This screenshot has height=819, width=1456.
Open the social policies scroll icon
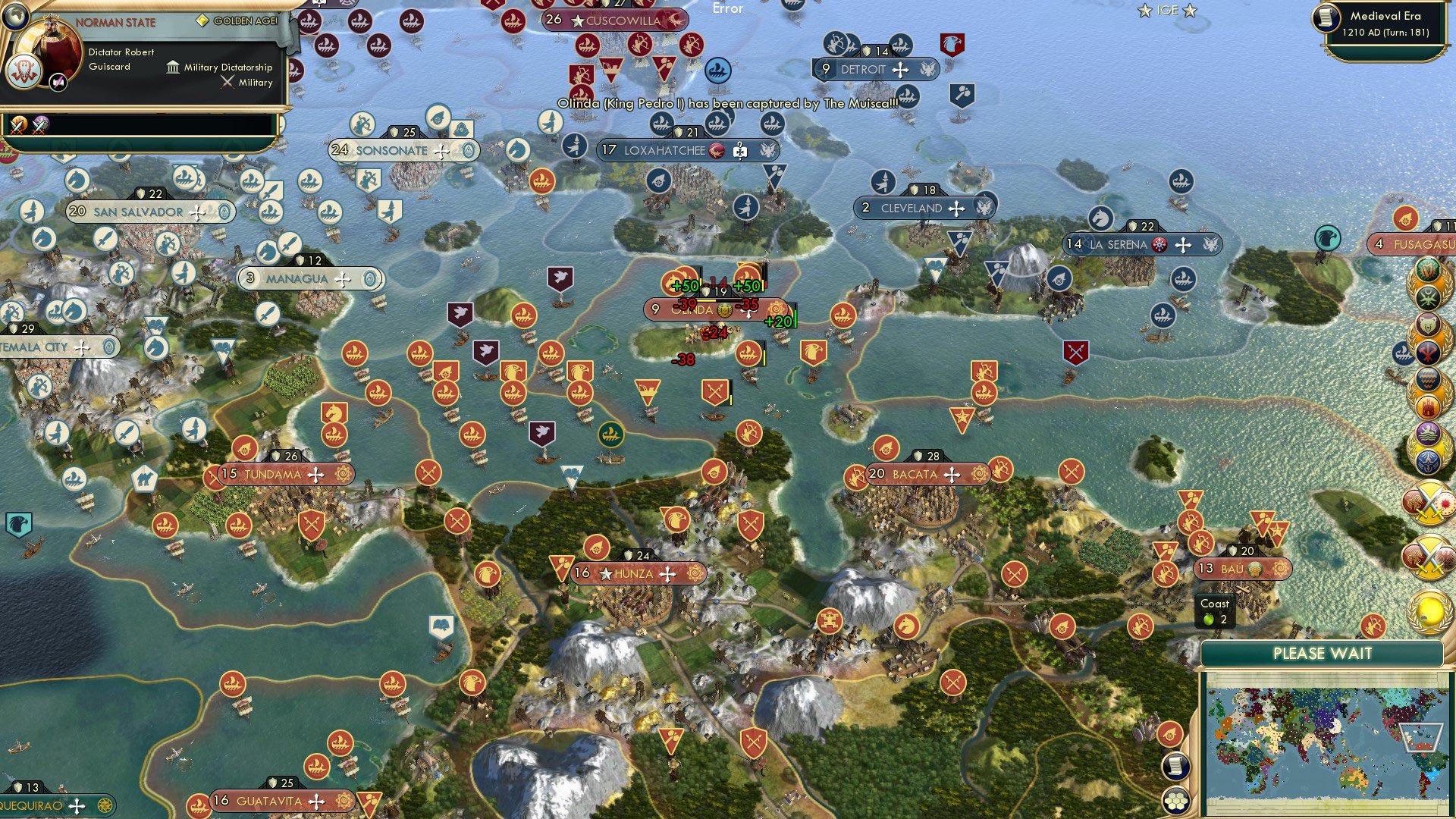coord(1175,766)
